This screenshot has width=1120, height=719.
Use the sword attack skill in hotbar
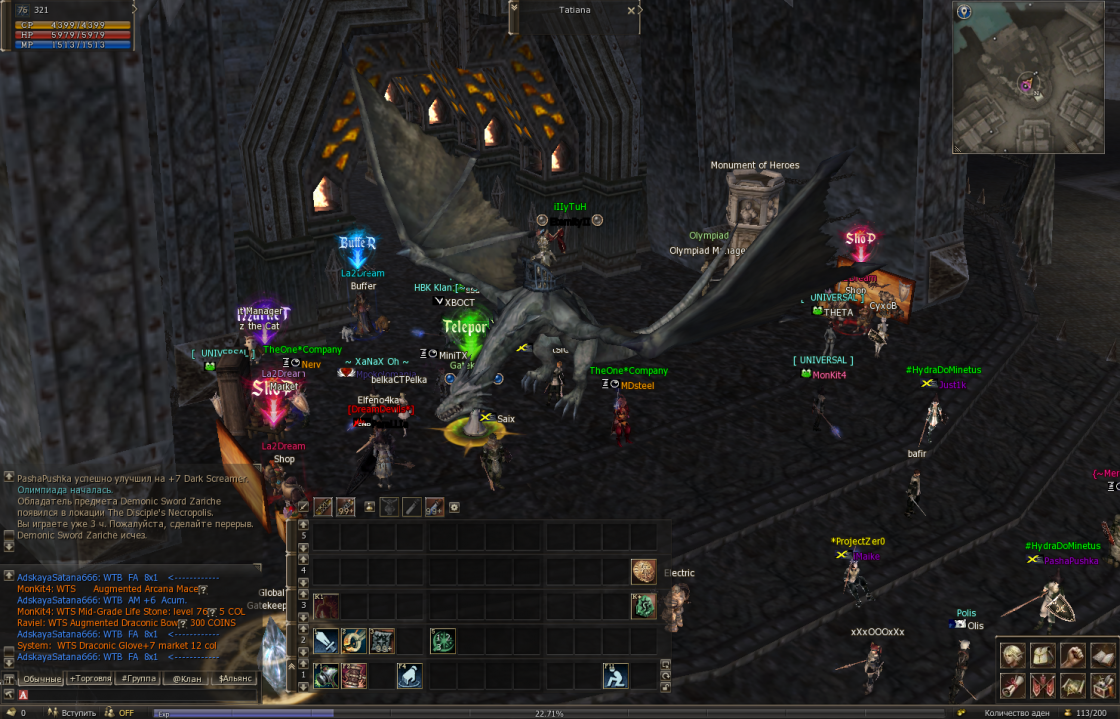(x=326, y=642)
